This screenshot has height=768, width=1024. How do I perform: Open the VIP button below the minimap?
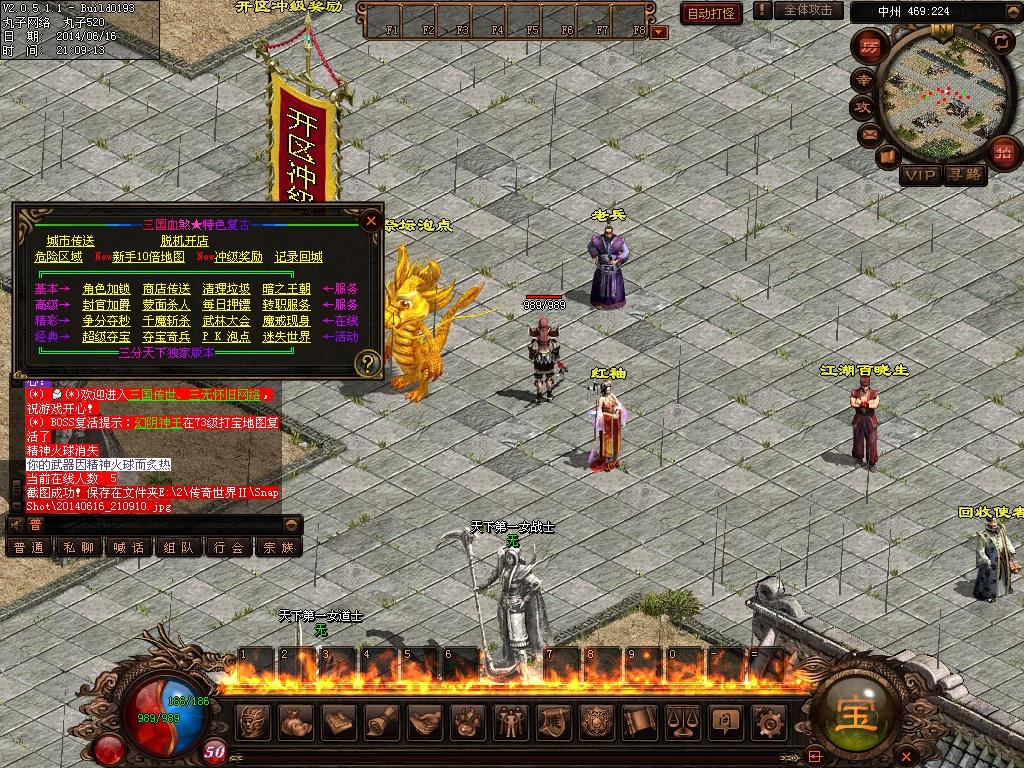coord(920,176)
